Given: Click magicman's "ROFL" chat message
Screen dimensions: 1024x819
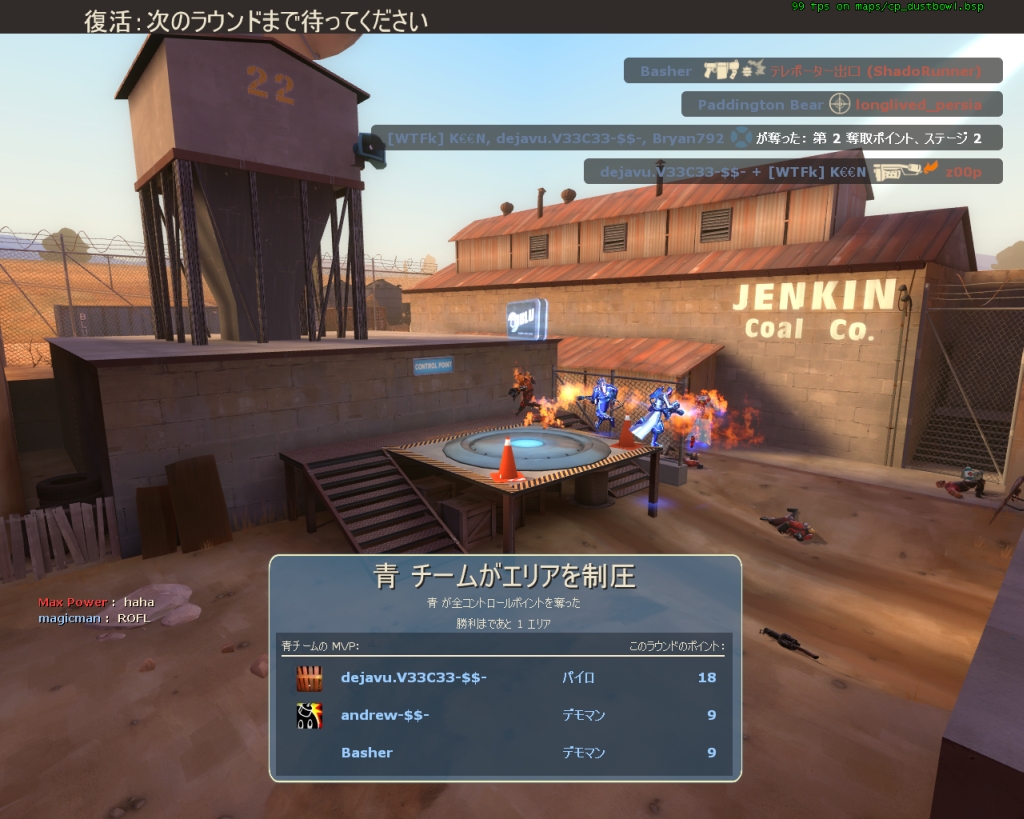Looking at the screenshot, I should 93,618.
